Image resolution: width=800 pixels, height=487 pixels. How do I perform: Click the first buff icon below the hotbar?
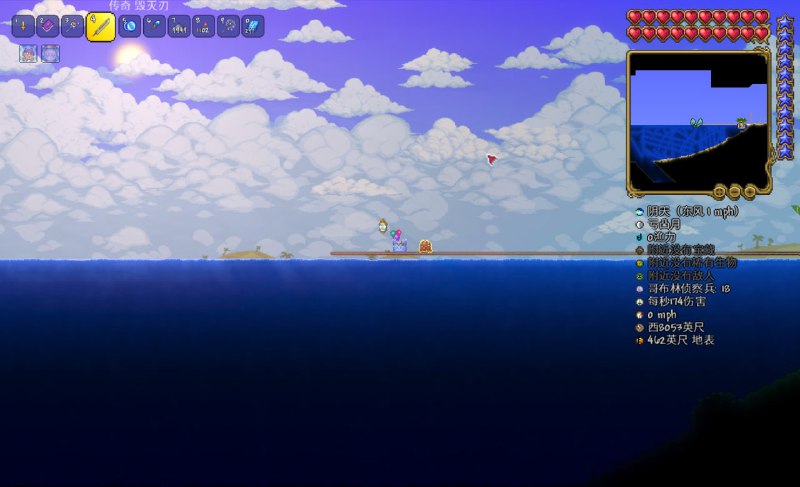click(28, 54)
